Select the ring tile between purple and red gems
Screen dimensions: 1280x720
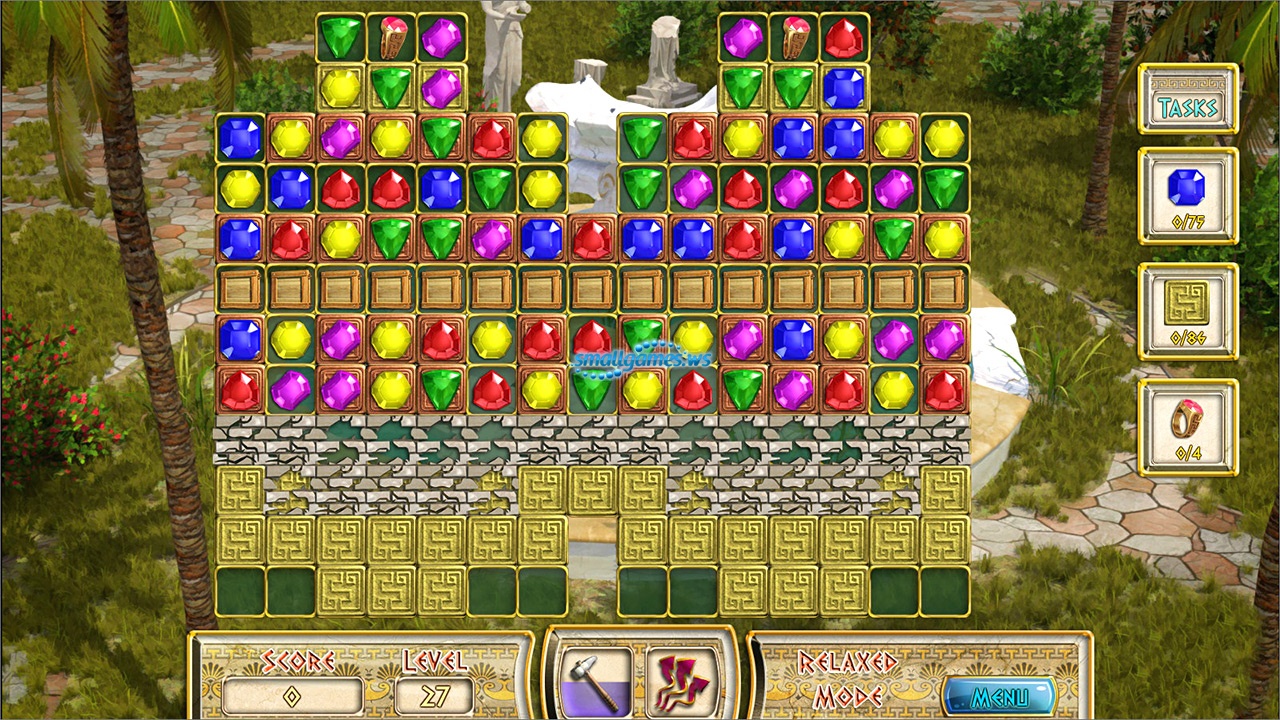[x=794, y=38]
